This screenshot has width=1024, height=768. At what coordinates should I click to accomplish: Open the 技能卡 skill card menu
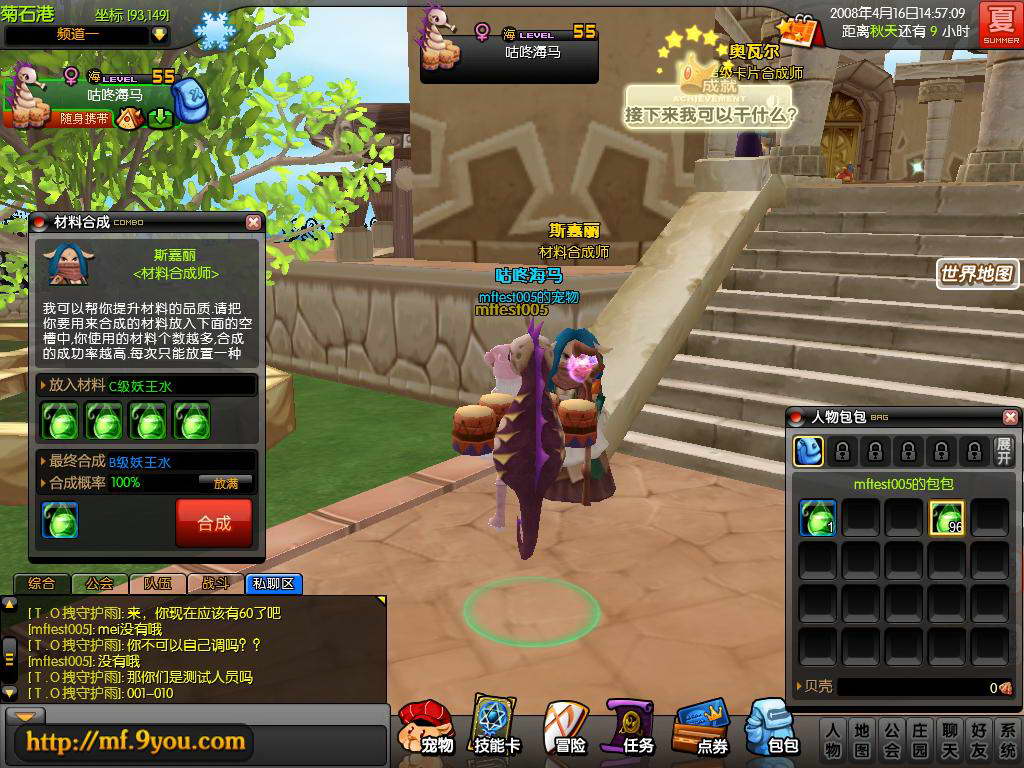[497, 729]
